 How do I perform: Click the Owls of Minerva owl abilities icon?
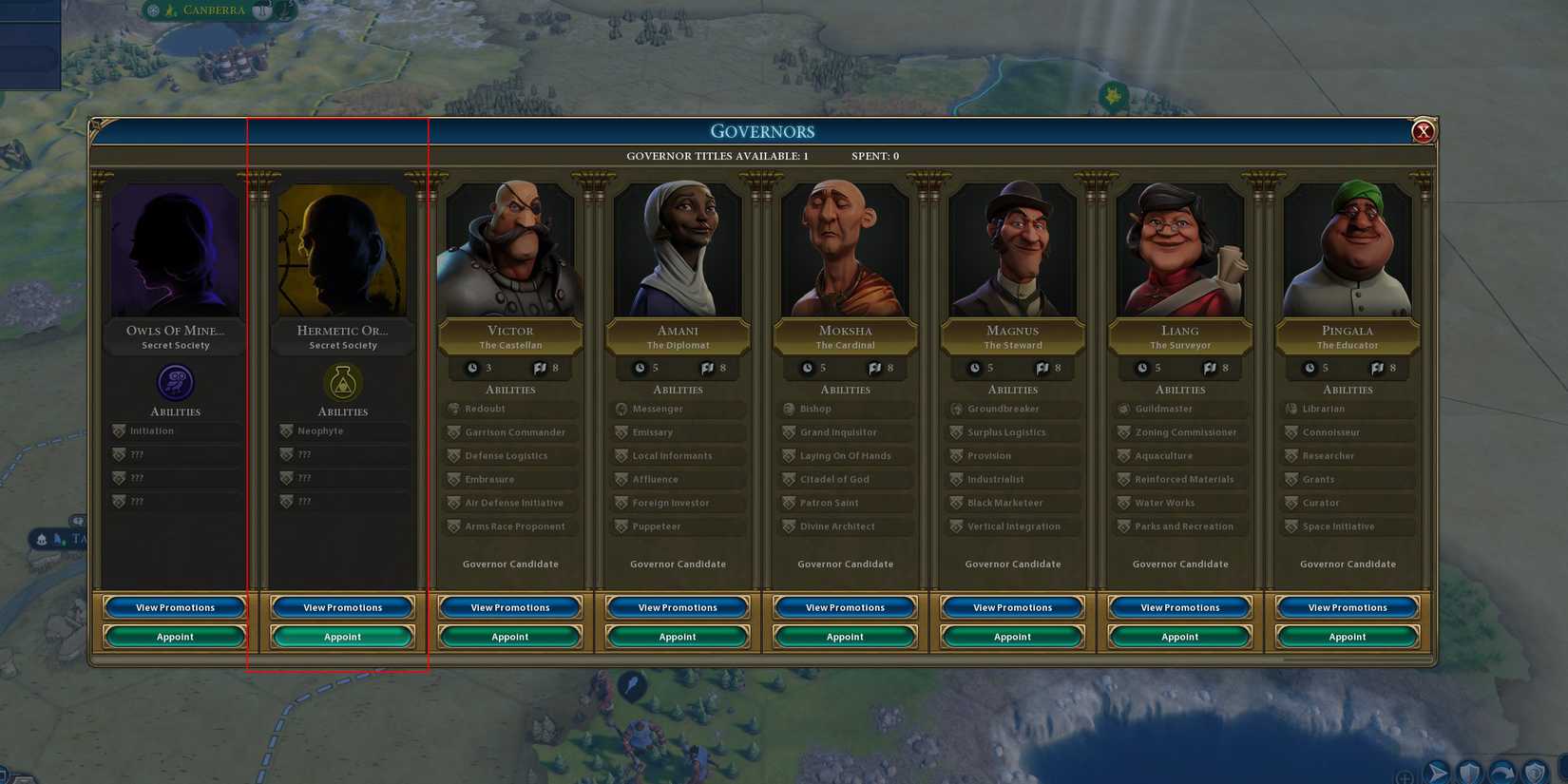pos(174,384)
